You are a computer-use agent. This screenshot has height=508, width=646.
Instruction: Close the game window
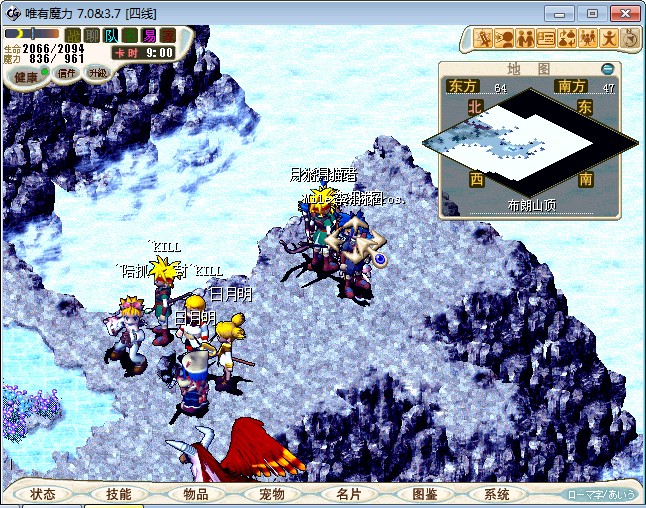tap(625, 13)
